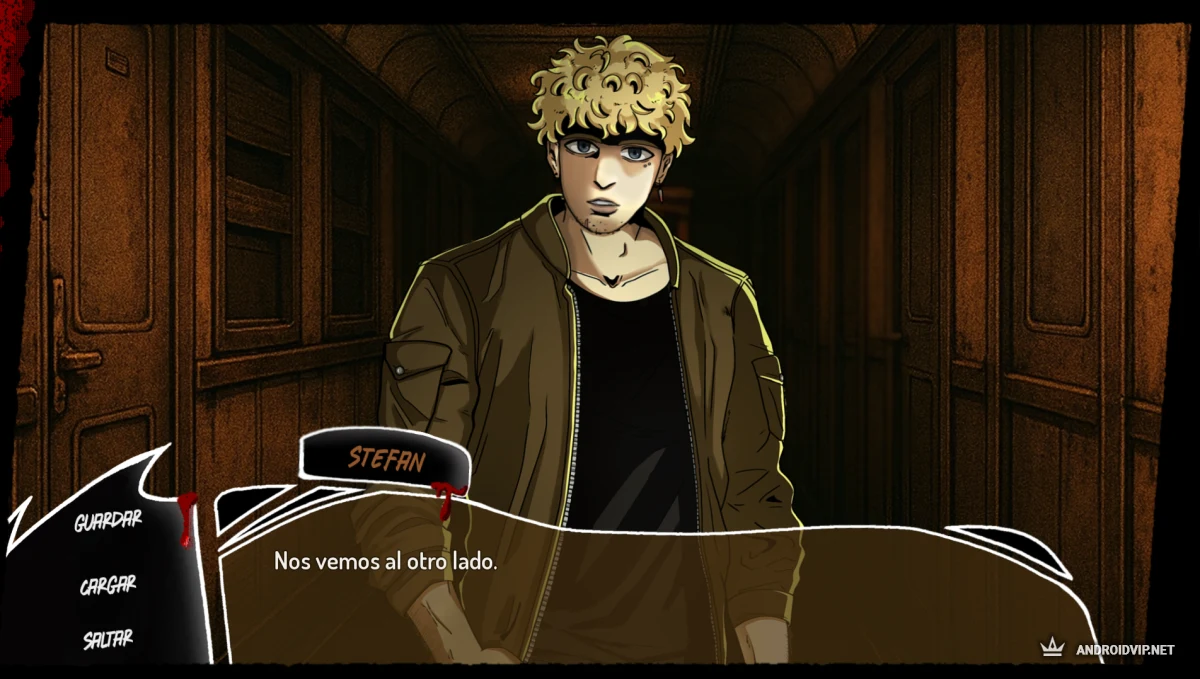The width and height of the screenshot is (1200, 679).
Task: Select Saltar to skip dialogue
Action: [108, 638]
